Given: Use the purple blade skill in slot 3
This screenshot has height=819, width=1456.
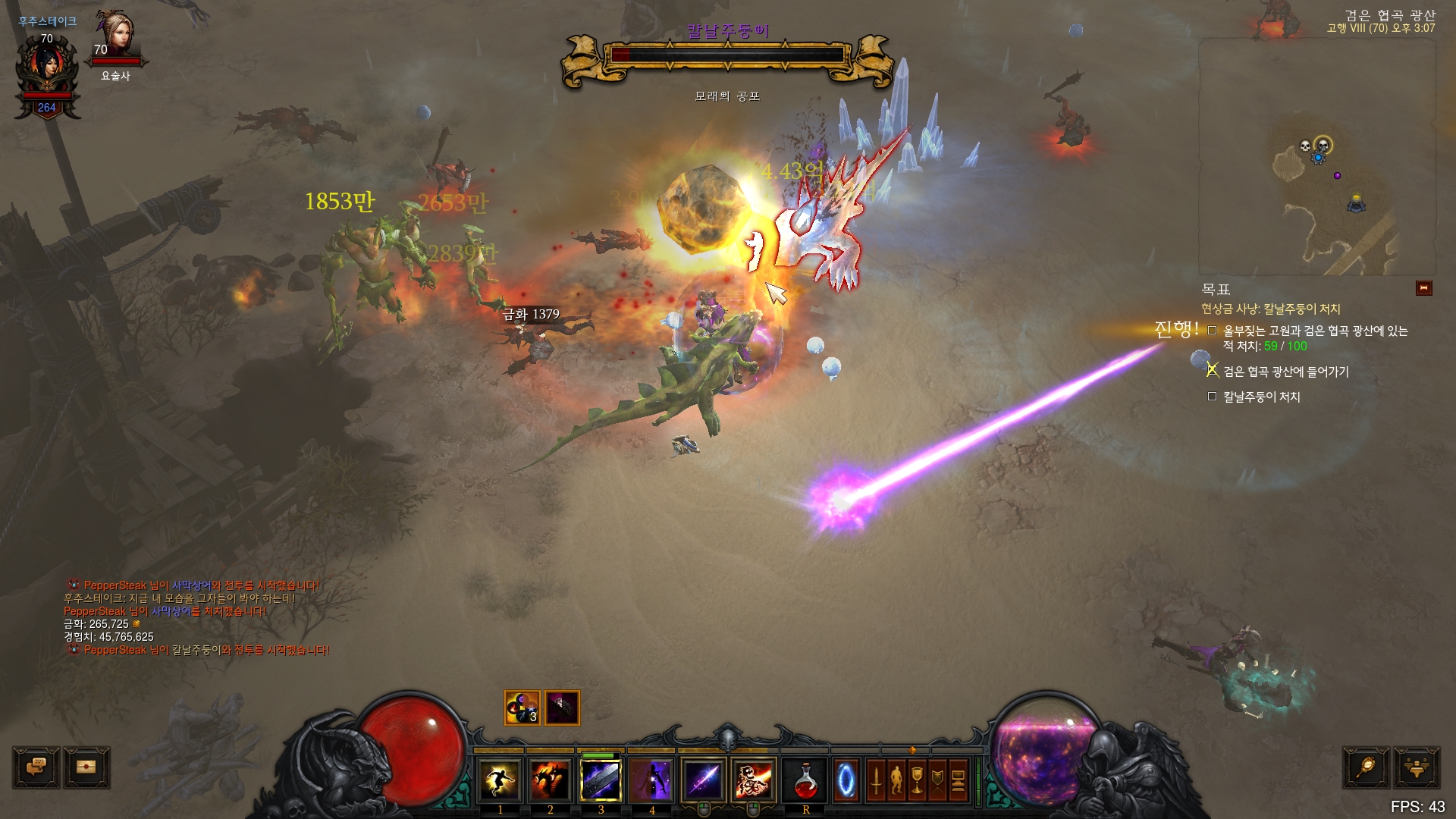Looking at the screenshot, I should pos(601,781).
